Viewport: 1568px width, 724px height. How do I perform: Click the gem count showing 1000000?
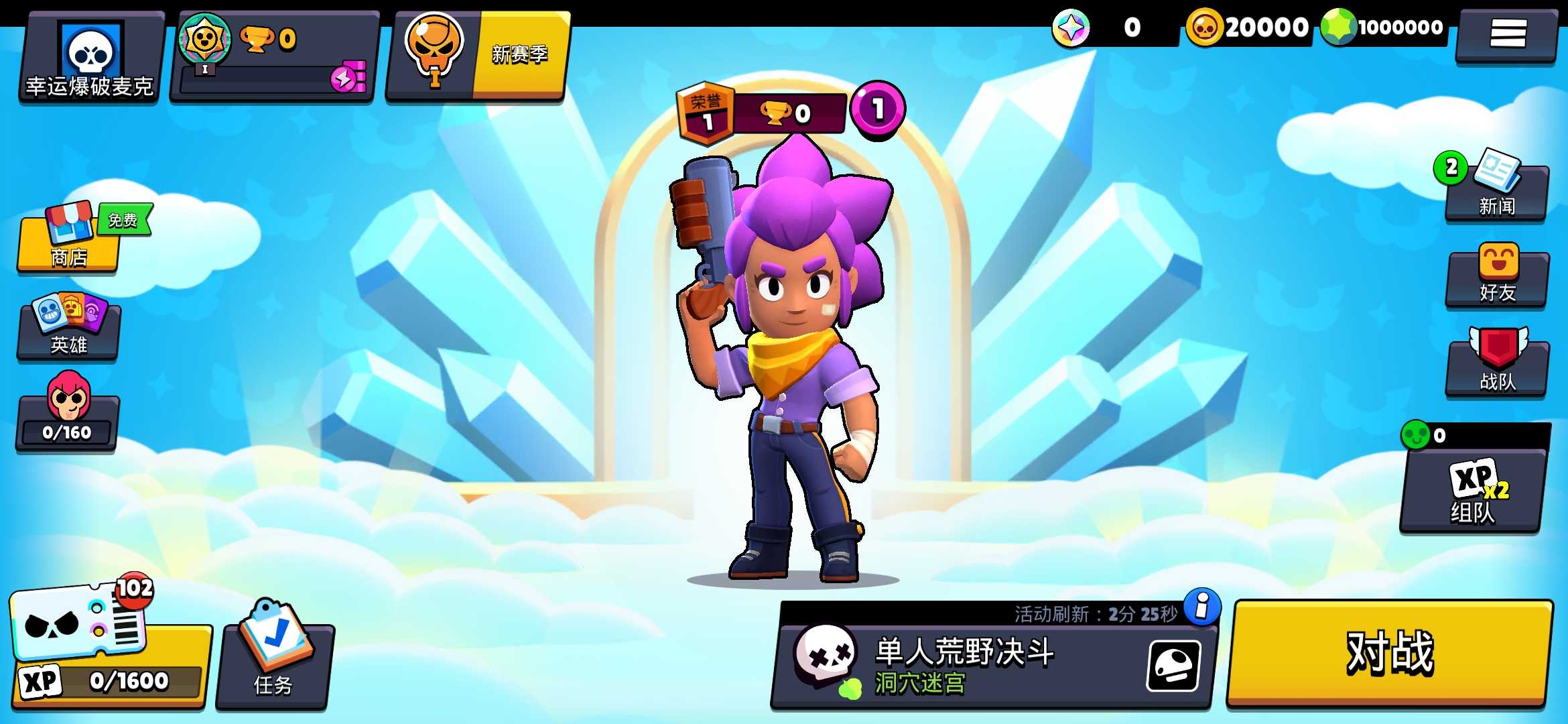(x=1380, y=27)
